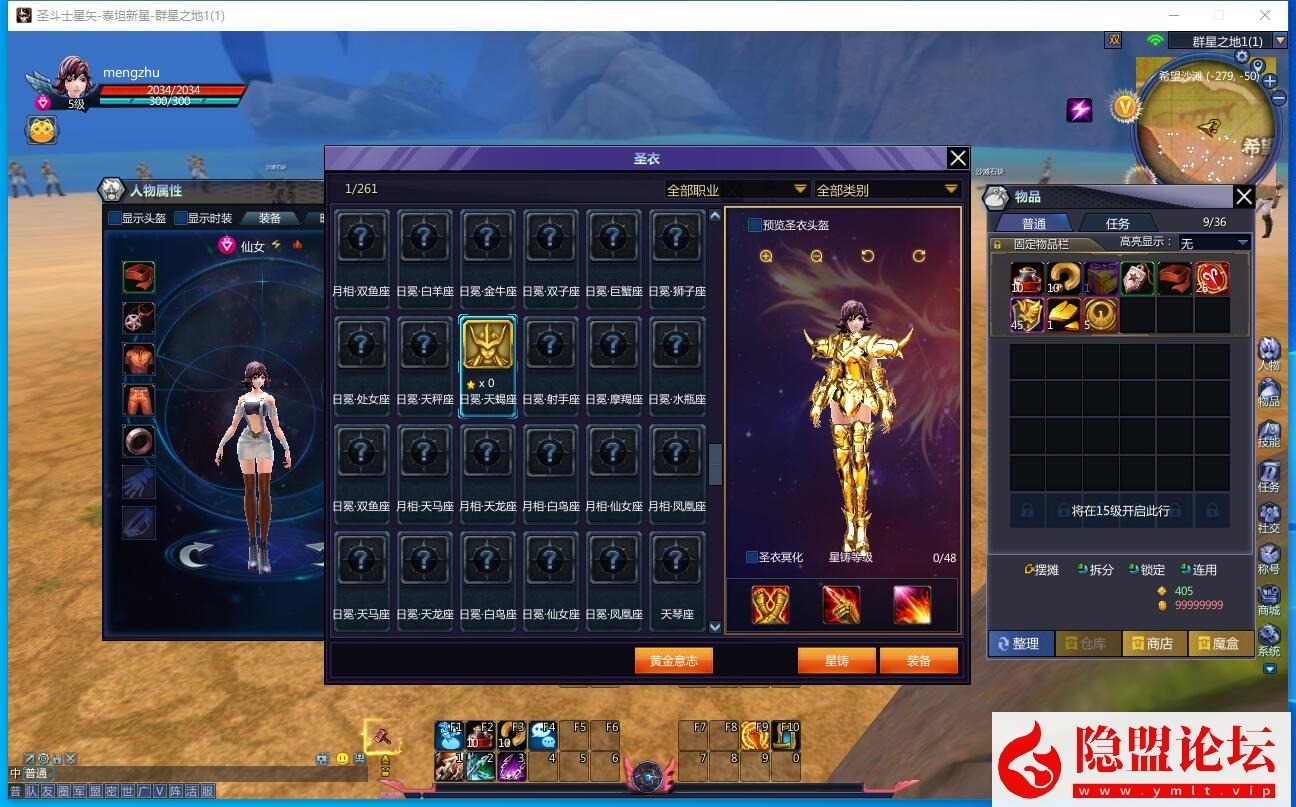This screenshot has width=1296, height=807.
Task: Expand the 全部类别 dropdown
Action: click(x=886, y=188)
